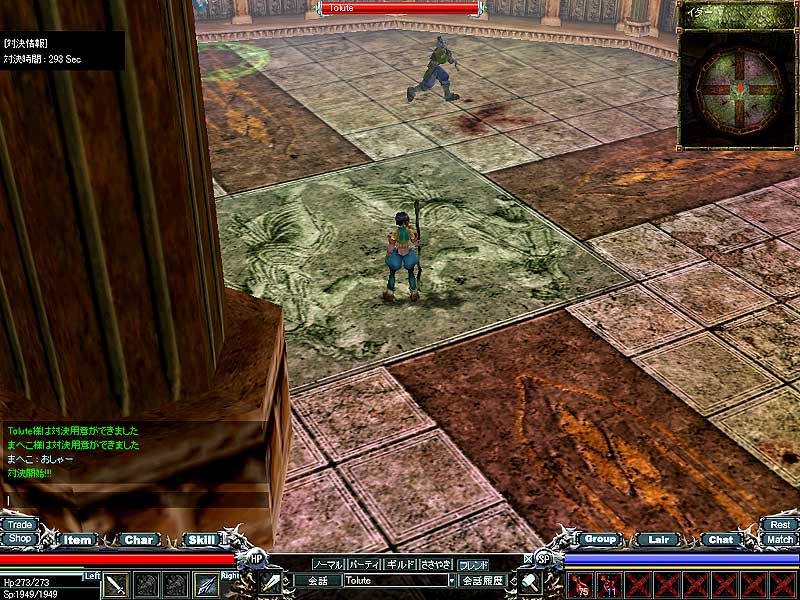The image size is (800, 600).
Task: Open the Match menu
Action: [x=780, y=539]
